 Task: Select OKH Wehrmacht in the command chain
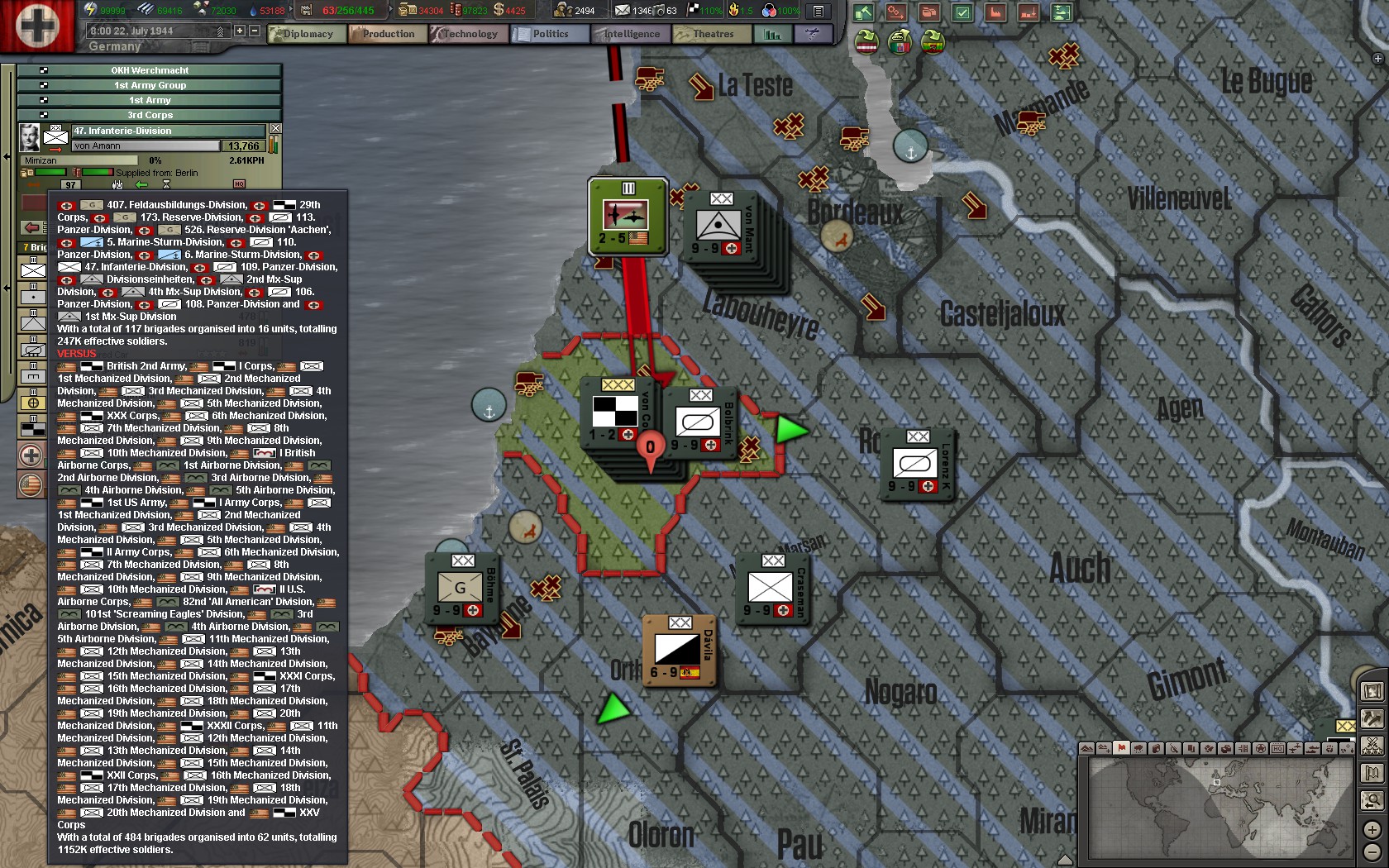pyautogui.click(x=150, y=70)
